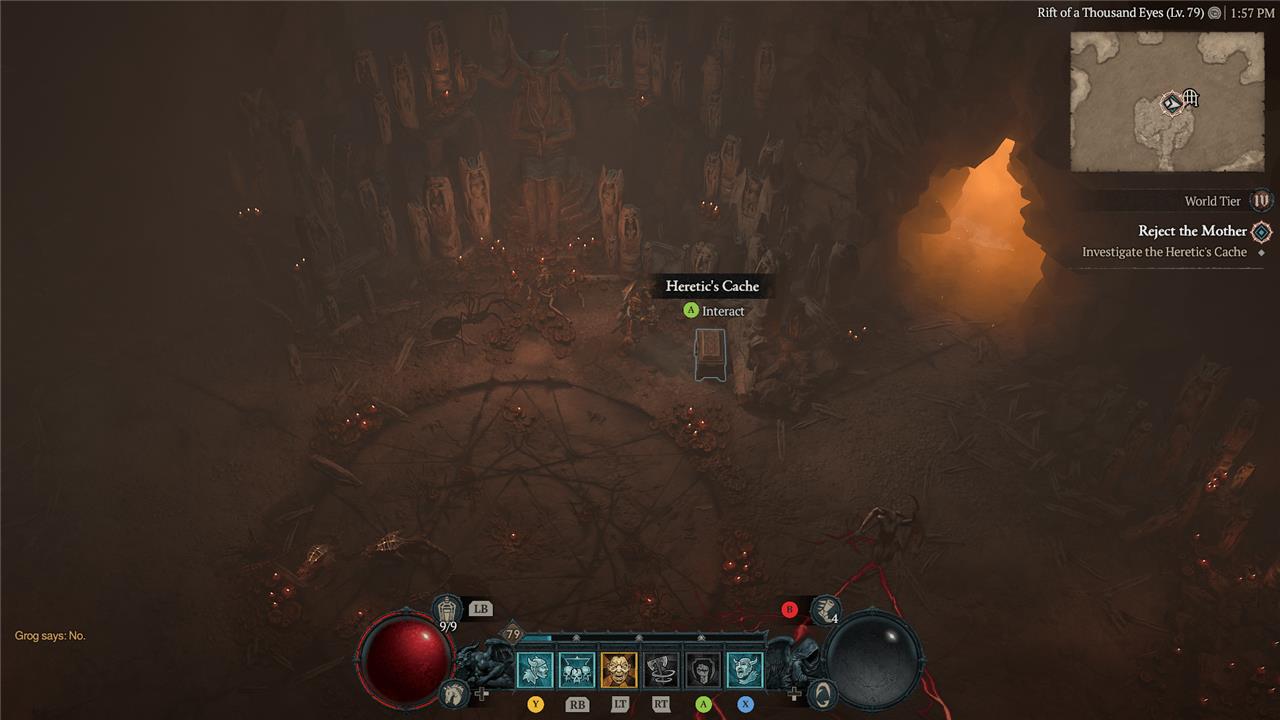
Task: Click the swirl icon beside the resource orb
Action: tap(822, 692)
